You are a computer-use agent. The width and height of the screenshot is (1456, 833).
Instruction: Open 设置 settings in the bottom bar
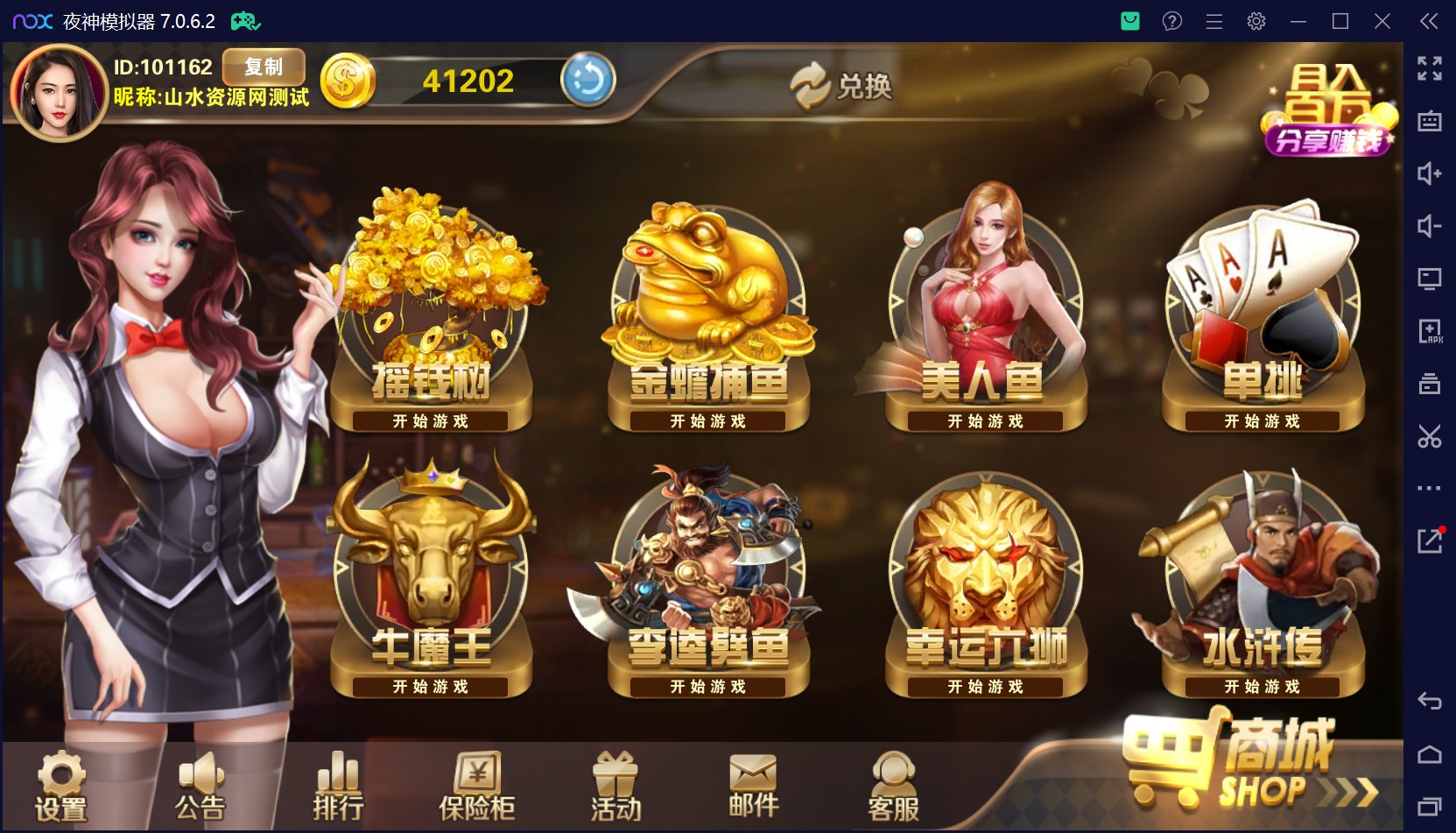[60, 787]
